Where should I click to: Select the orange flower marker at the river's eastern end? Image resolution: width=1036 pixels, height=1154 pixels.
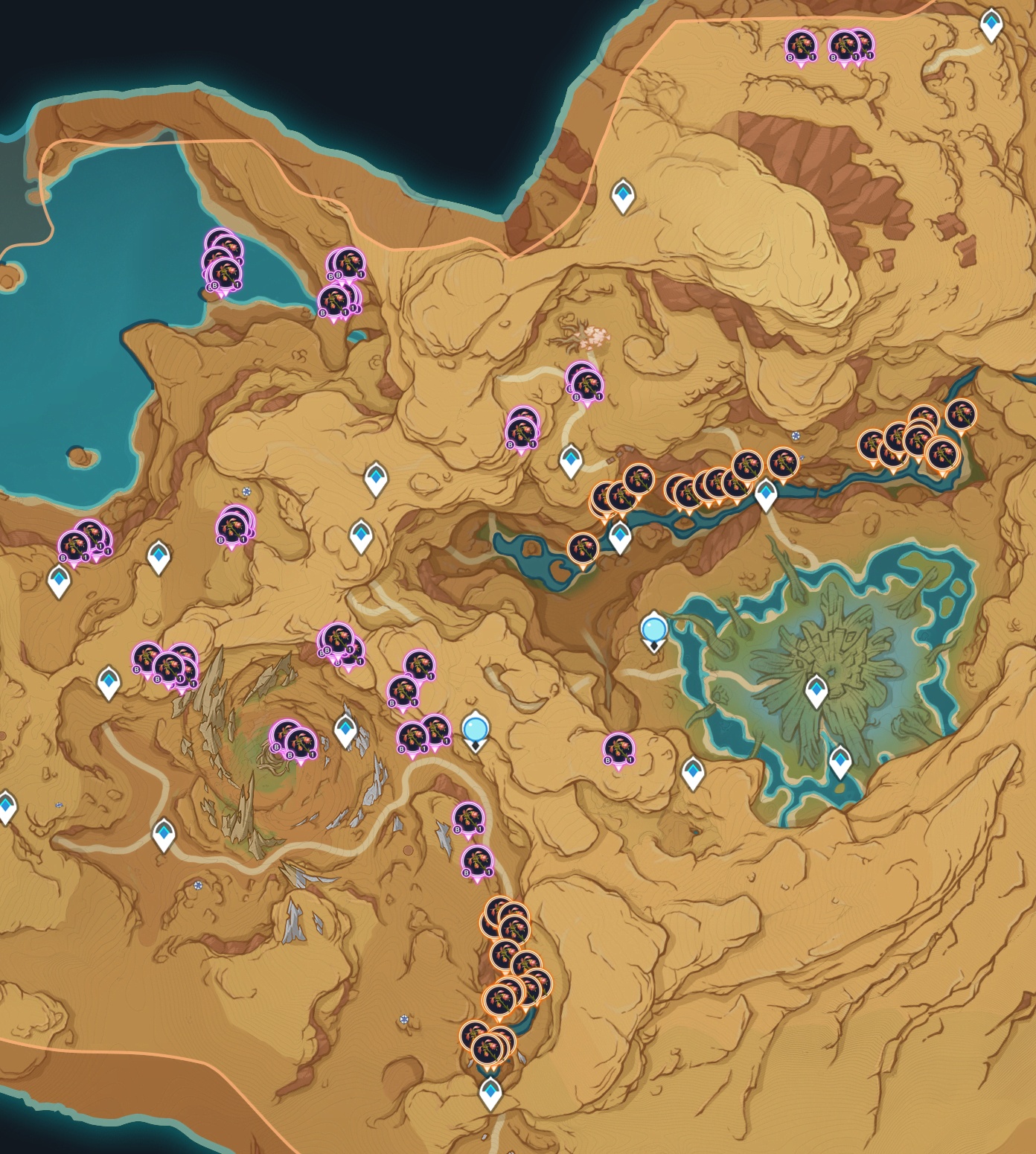(x=960, y=415)
